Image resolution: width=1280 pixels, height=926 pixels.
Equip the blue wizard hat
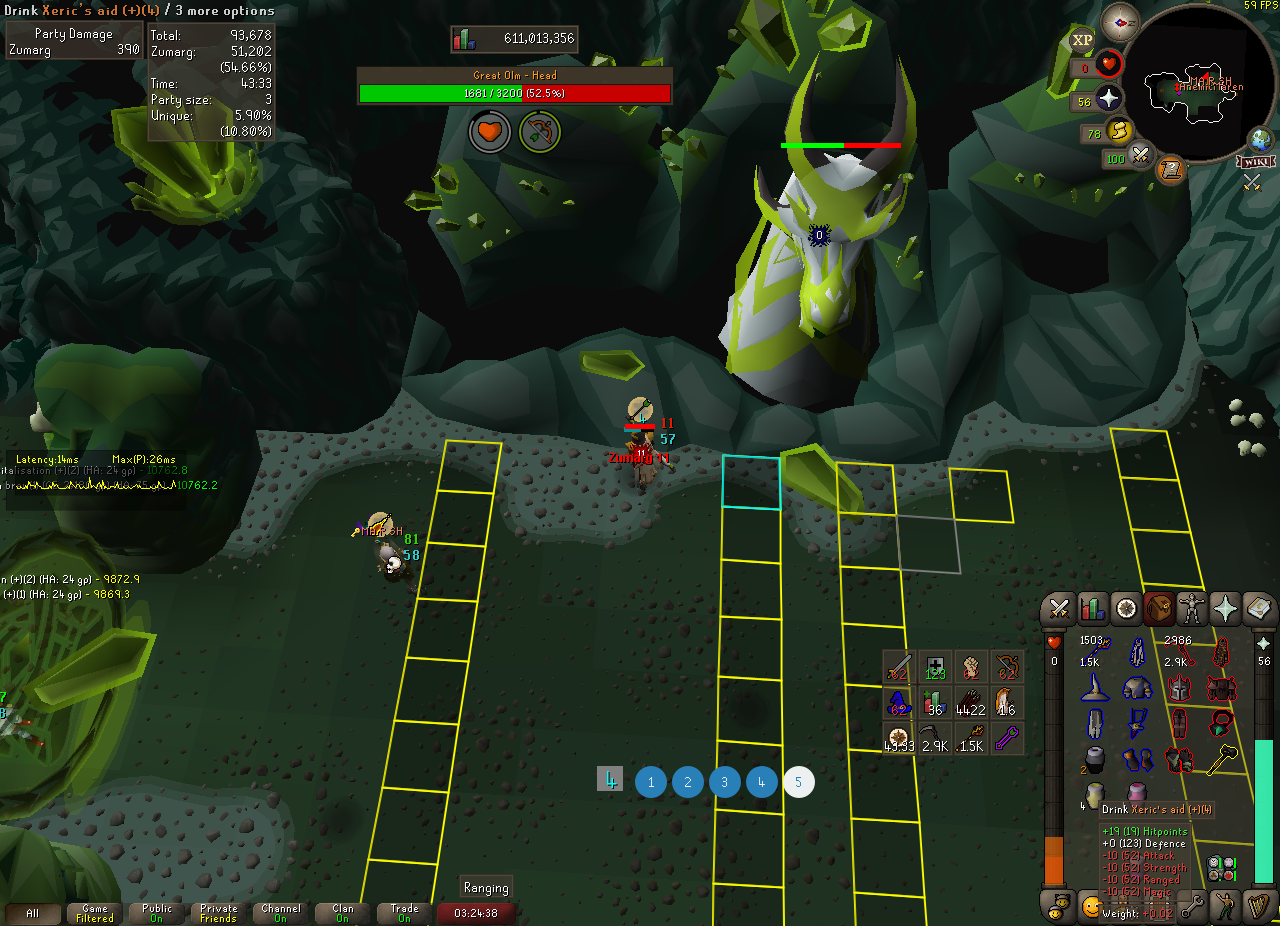click(x=1095, y=688)
